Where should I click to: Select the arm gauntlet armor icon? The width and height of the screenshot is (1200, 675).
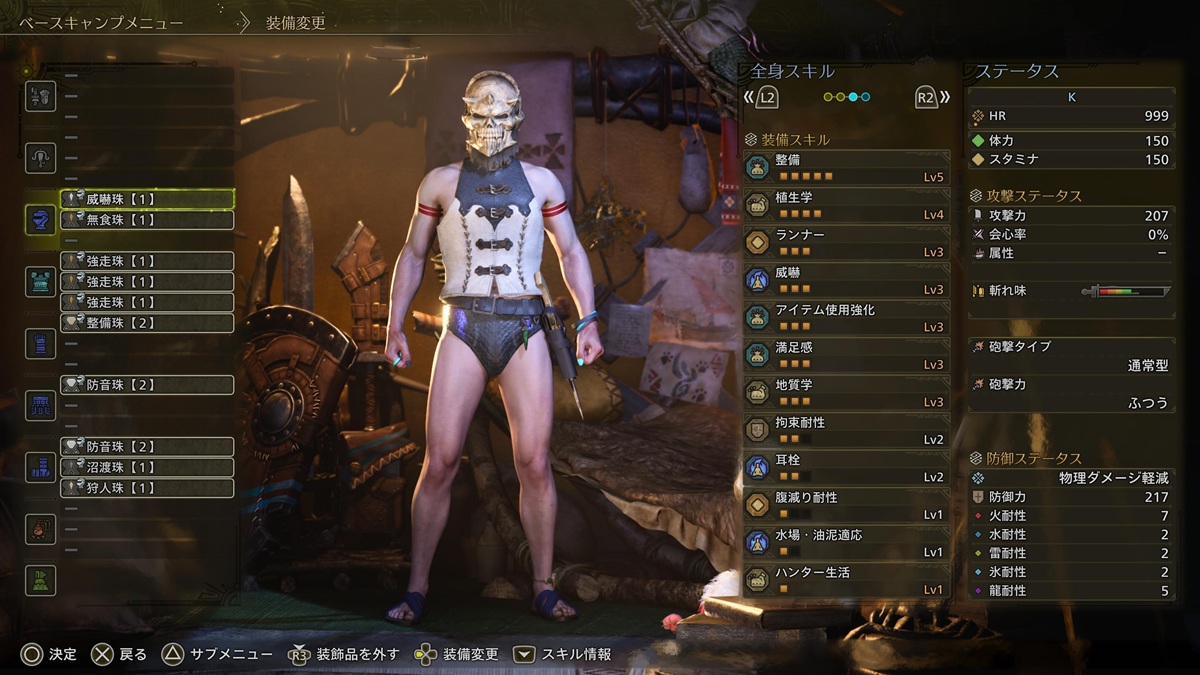point(40,343)
